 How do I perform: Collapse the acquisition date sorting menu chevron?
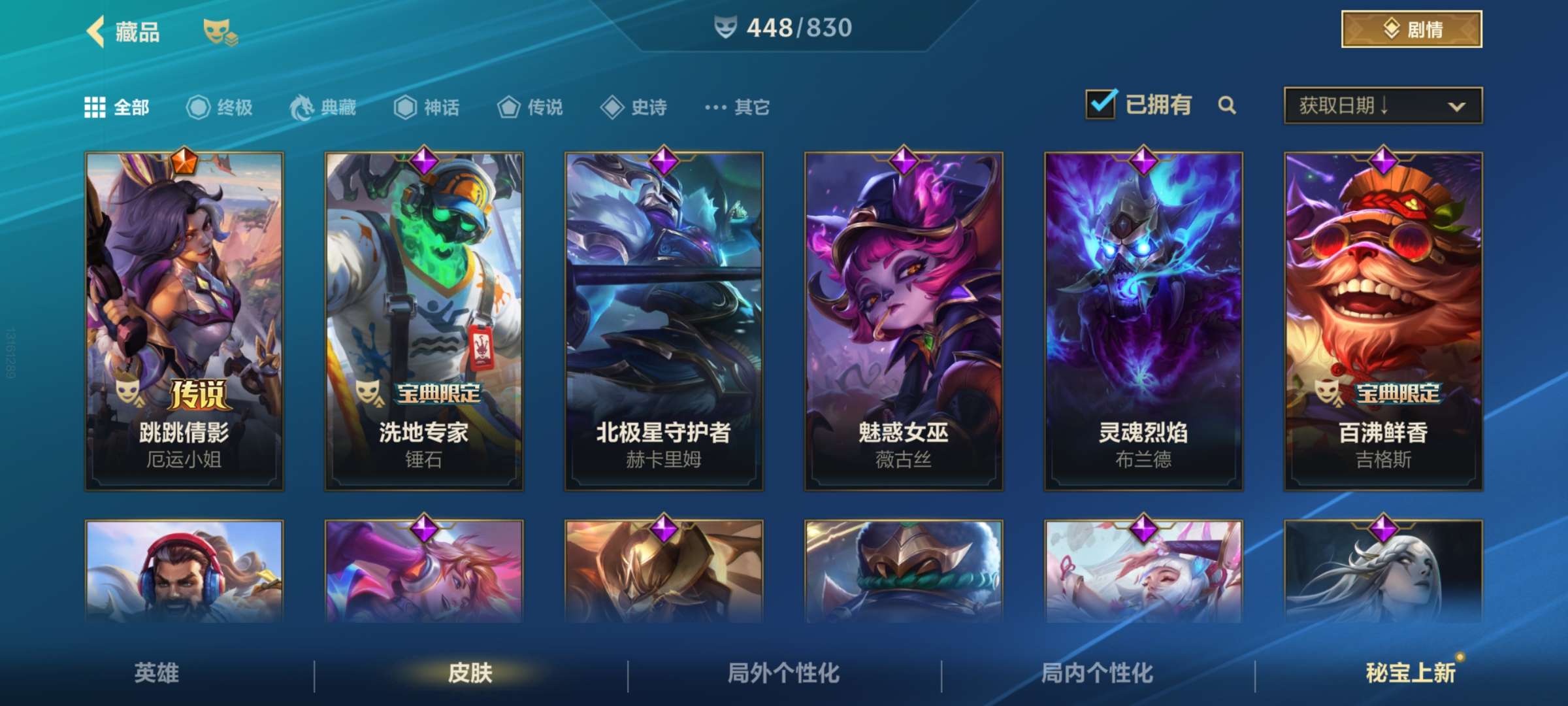[x=1458, y=107]
